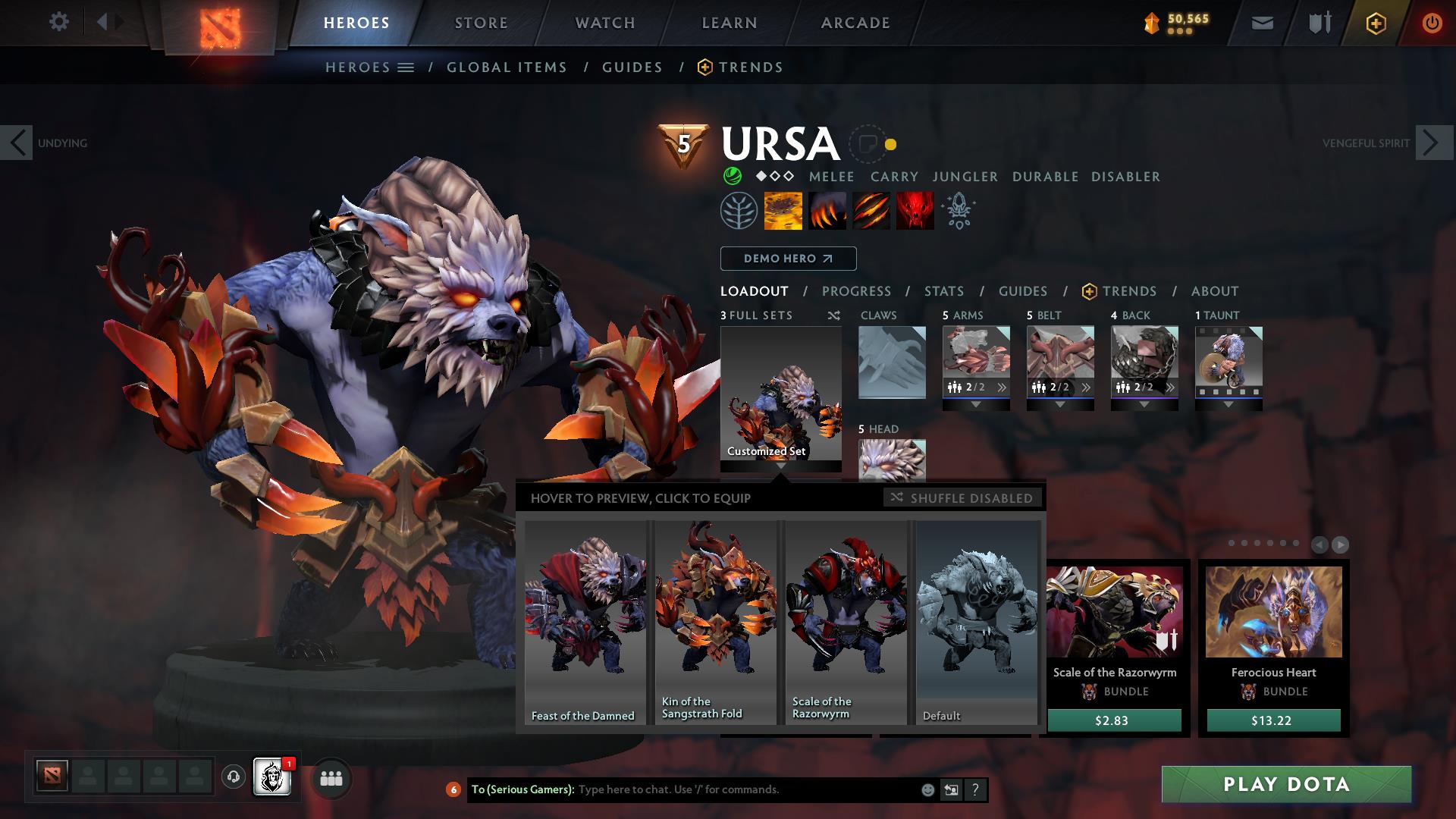Click the Shuffle Disabled toggle
The height and width of the screenshot is (819, 1456).
tap(963, 498)
